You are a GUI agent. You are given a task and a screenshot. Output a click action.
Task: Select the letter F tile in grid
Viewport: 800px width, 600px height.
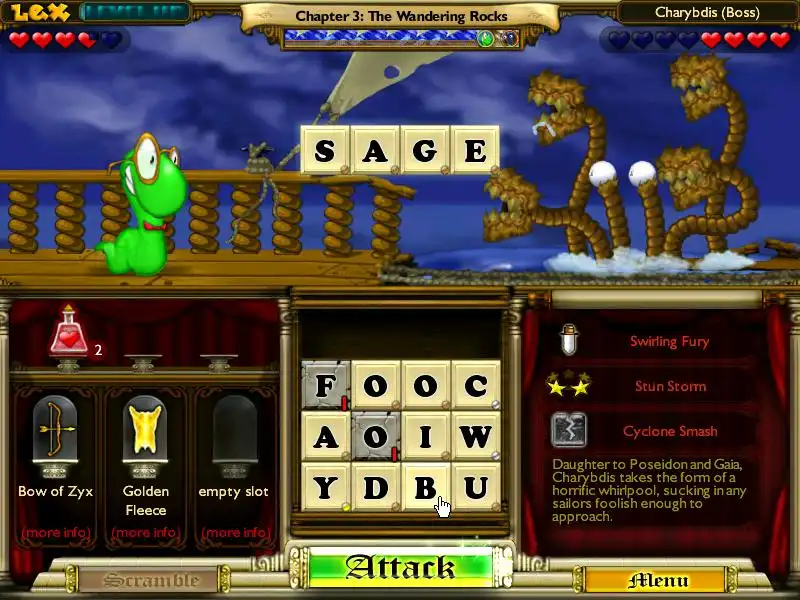tap(325, 385)
